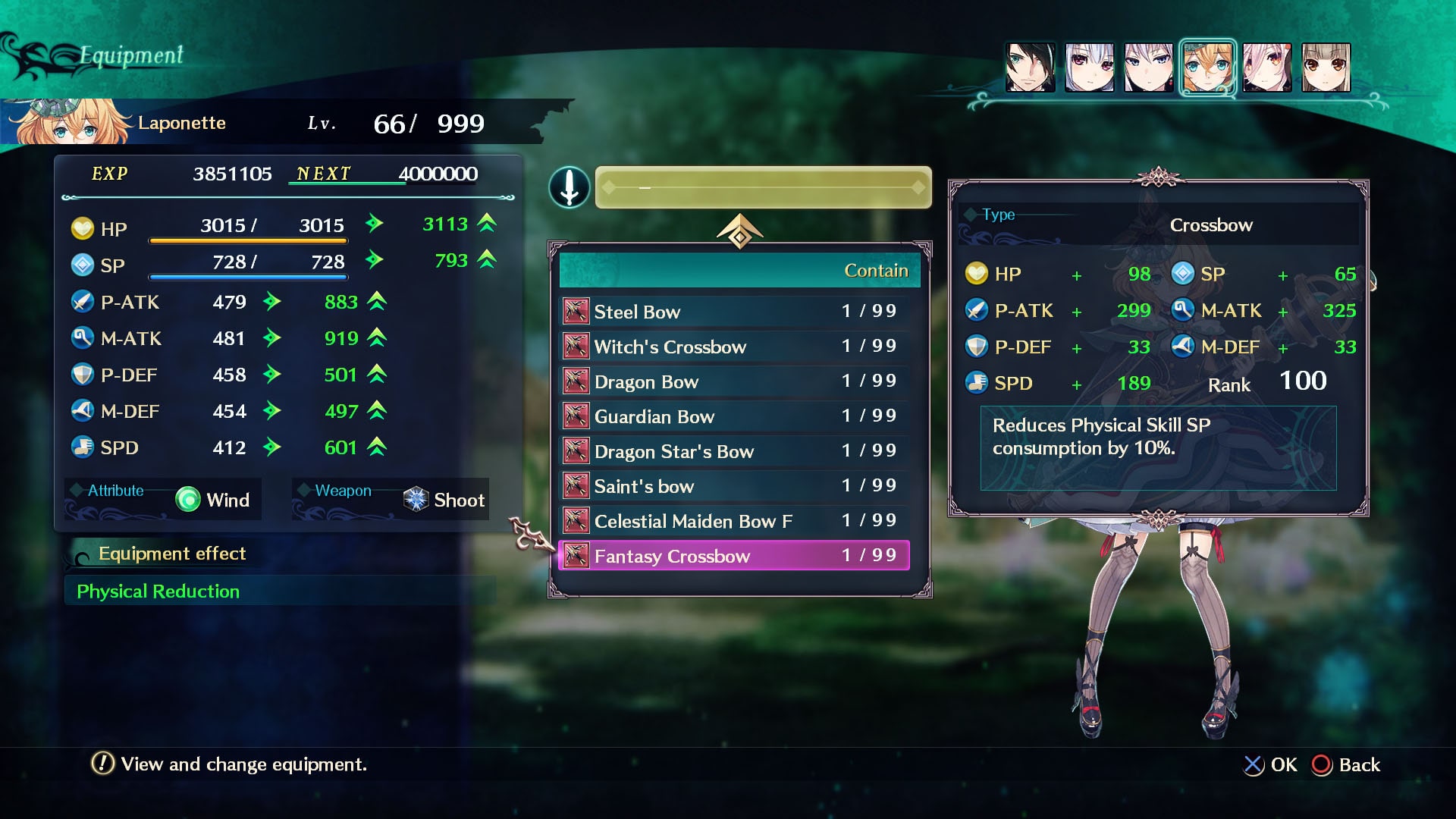Click the Shoot weapon type icon
This screenshot has width=1456, height=819.
414,500
